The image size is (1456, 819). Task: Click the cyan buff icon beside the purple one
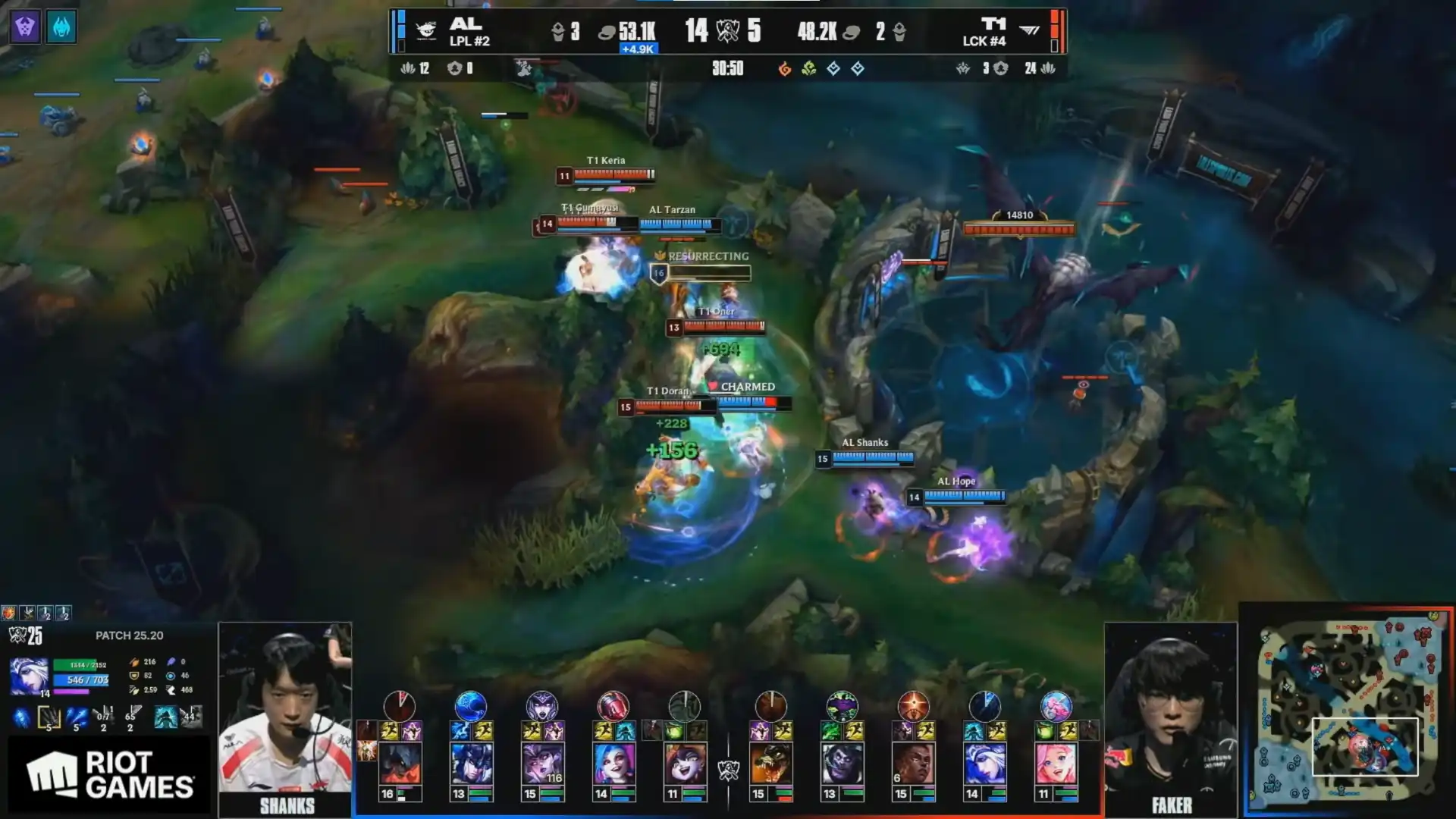pyautogui.click(x=61, y=27)
